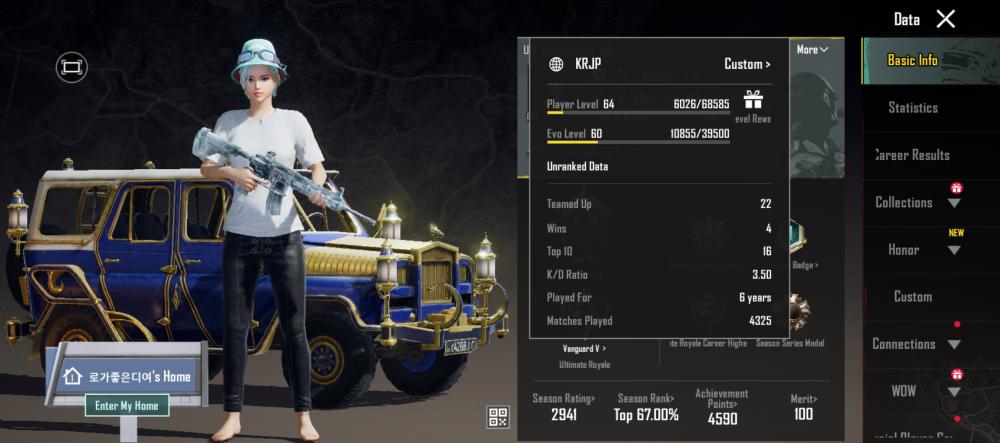Open the Statistics tab
The image size is (1000, 443).
coord(912,107)
